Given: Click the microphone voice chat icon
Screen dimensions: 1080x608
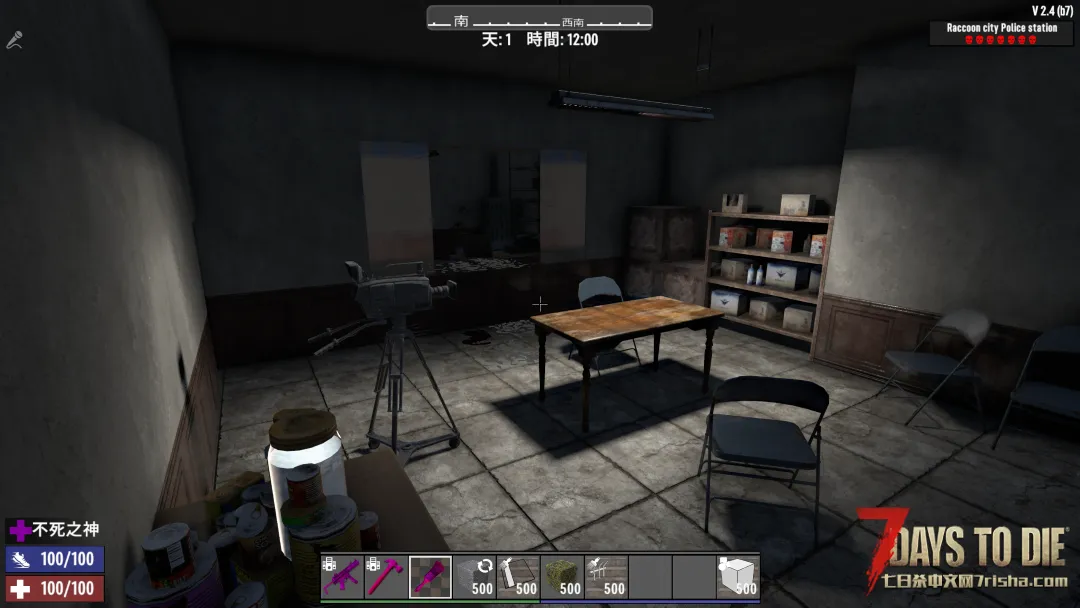Looking at the screenshot, I should click(14, 41).
